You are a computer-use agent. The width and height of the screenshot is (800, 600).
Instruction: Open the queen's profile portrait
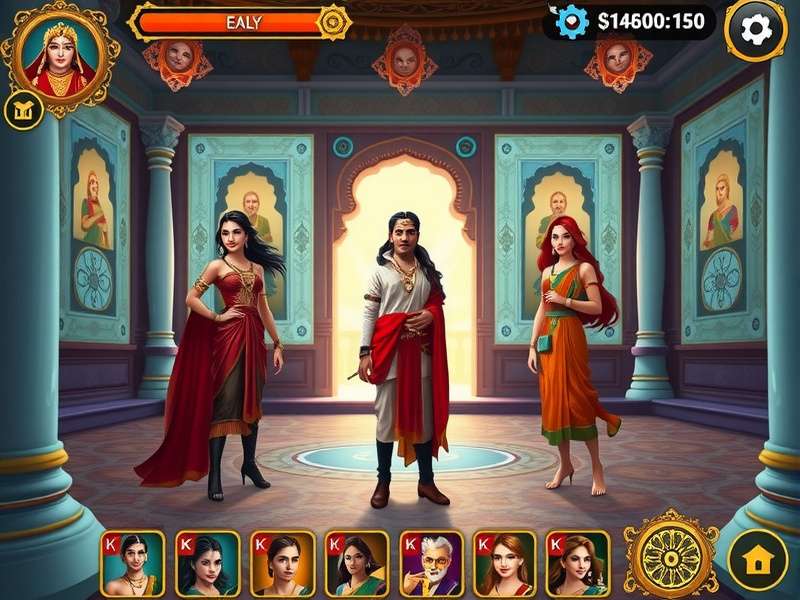point(58,57)
